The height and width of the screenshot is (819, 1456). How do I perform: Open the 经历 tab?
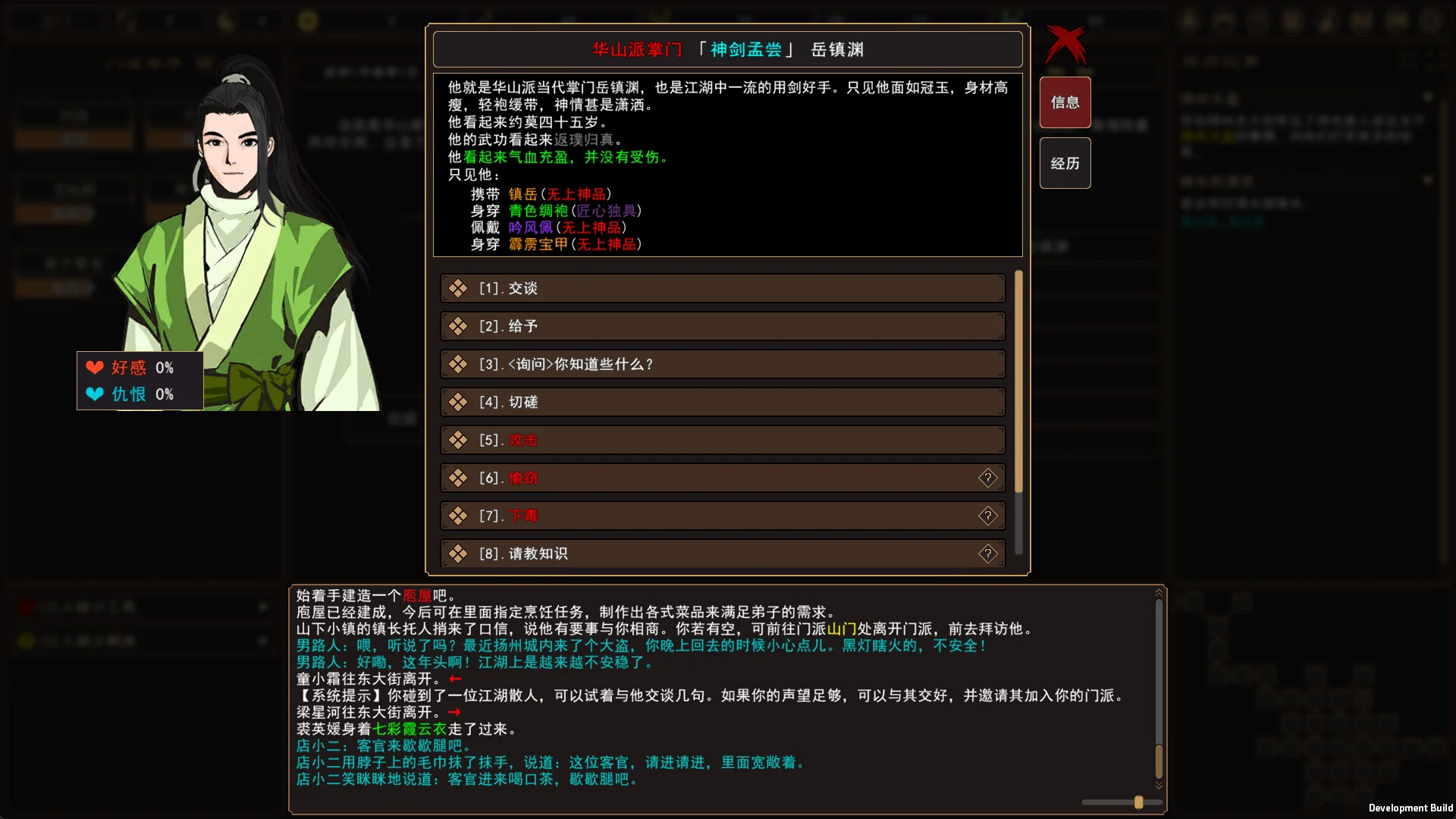(1065, 163)
